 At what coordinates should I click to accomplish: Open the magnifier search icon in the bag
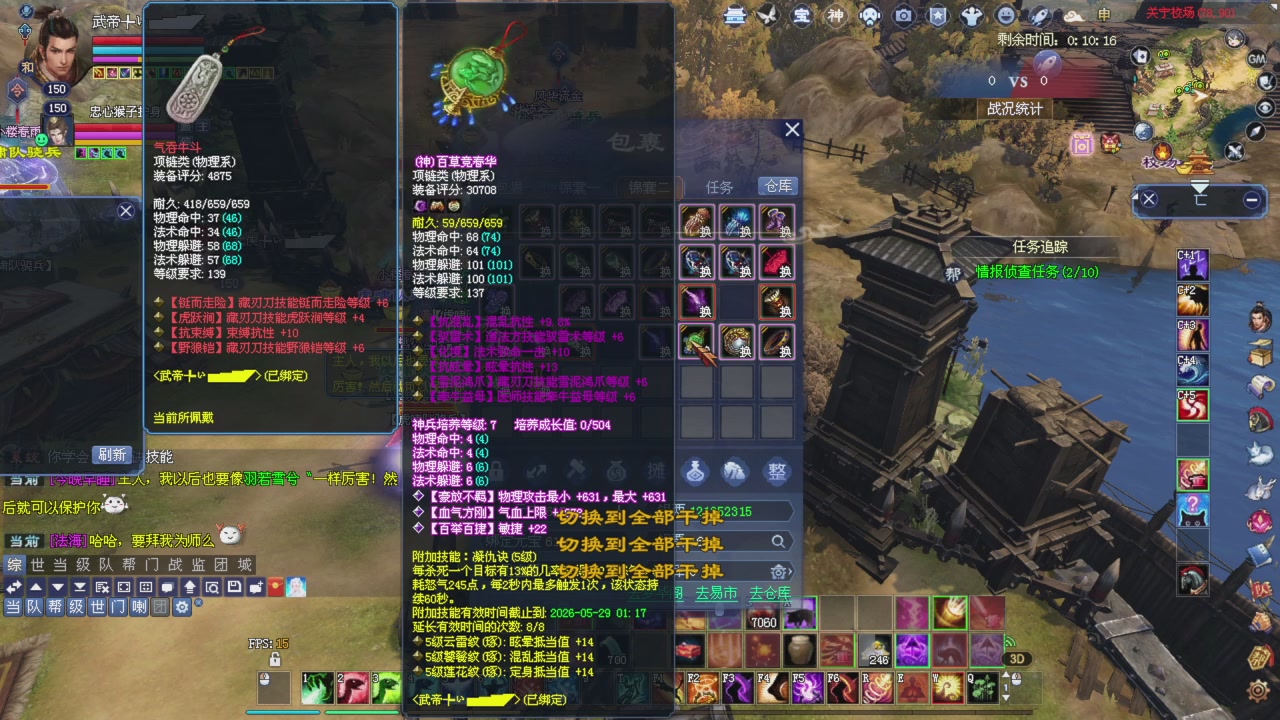(779, 541)
